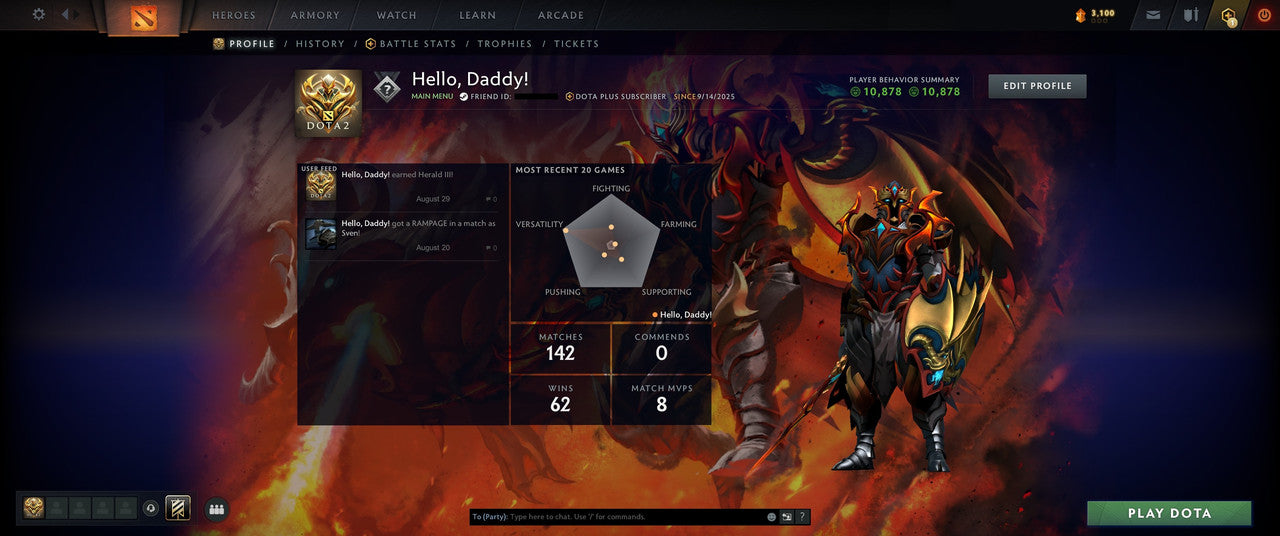Open the mail envelope icon
The image size is (1280, 536).
[1154, 15]
